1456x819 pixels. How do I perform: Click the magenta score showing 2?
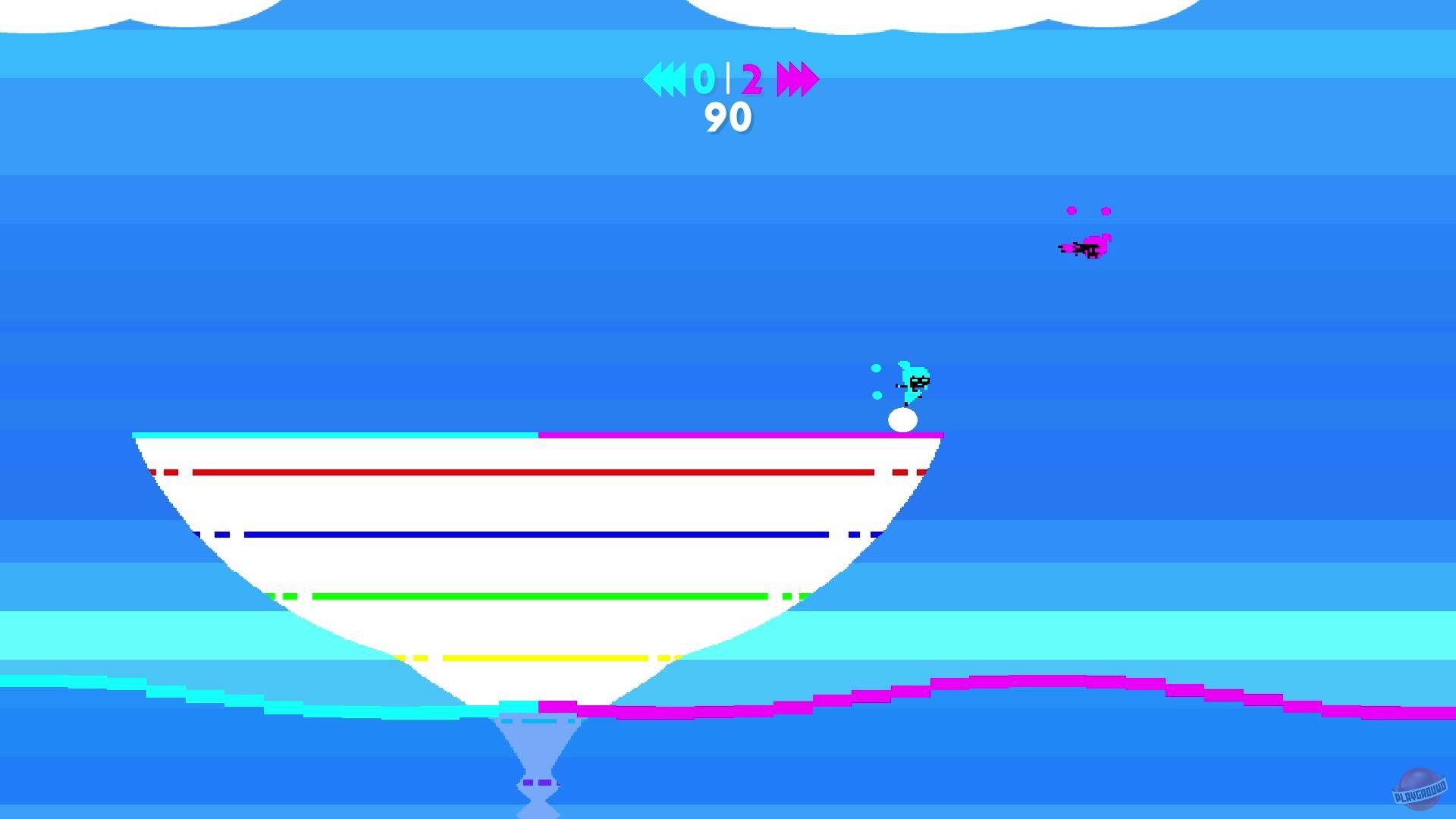(x=751, y=77)
